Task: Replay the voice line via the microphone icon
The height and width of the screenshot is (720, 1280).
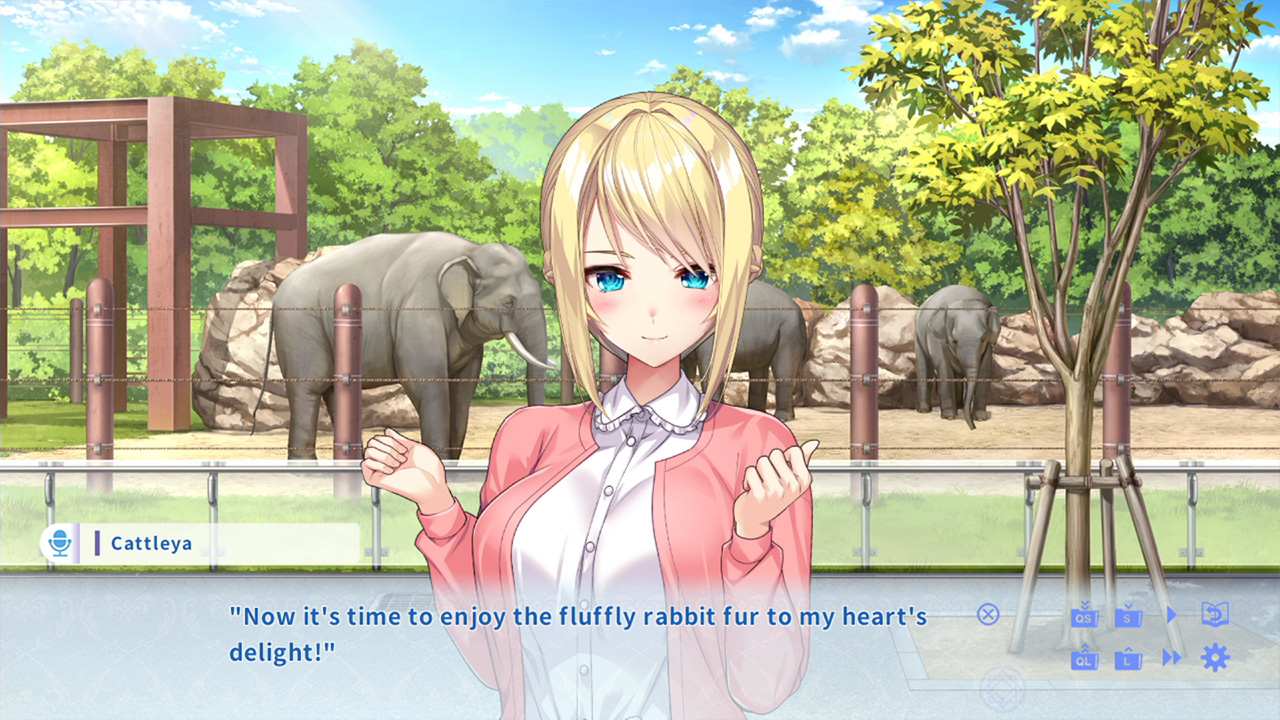Action: click(x=62, y=543)
